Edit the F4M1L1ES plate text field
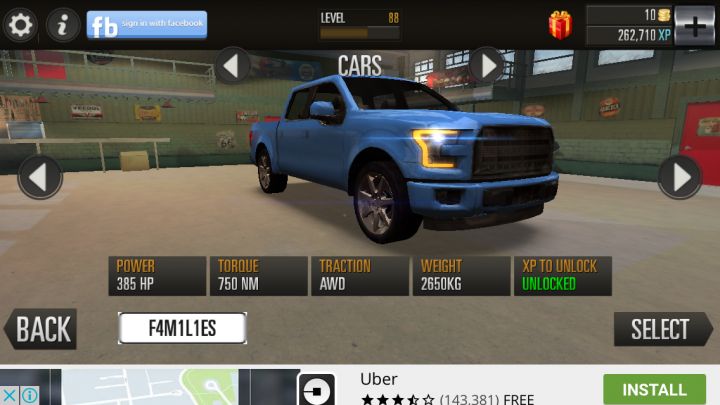This screenshot has height=405, width=720. 182,328
